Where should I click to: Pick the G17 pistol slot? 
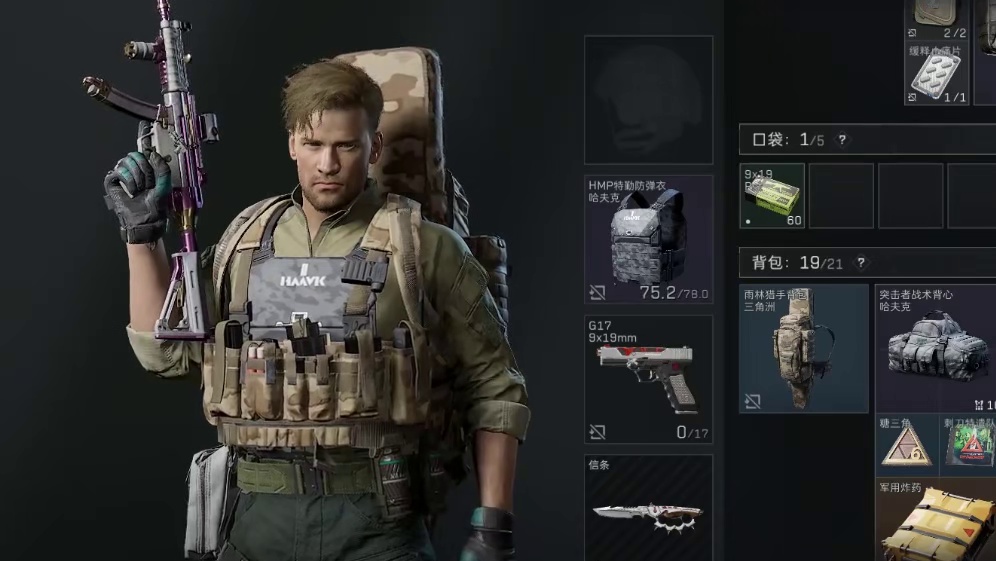coord(648,380)
